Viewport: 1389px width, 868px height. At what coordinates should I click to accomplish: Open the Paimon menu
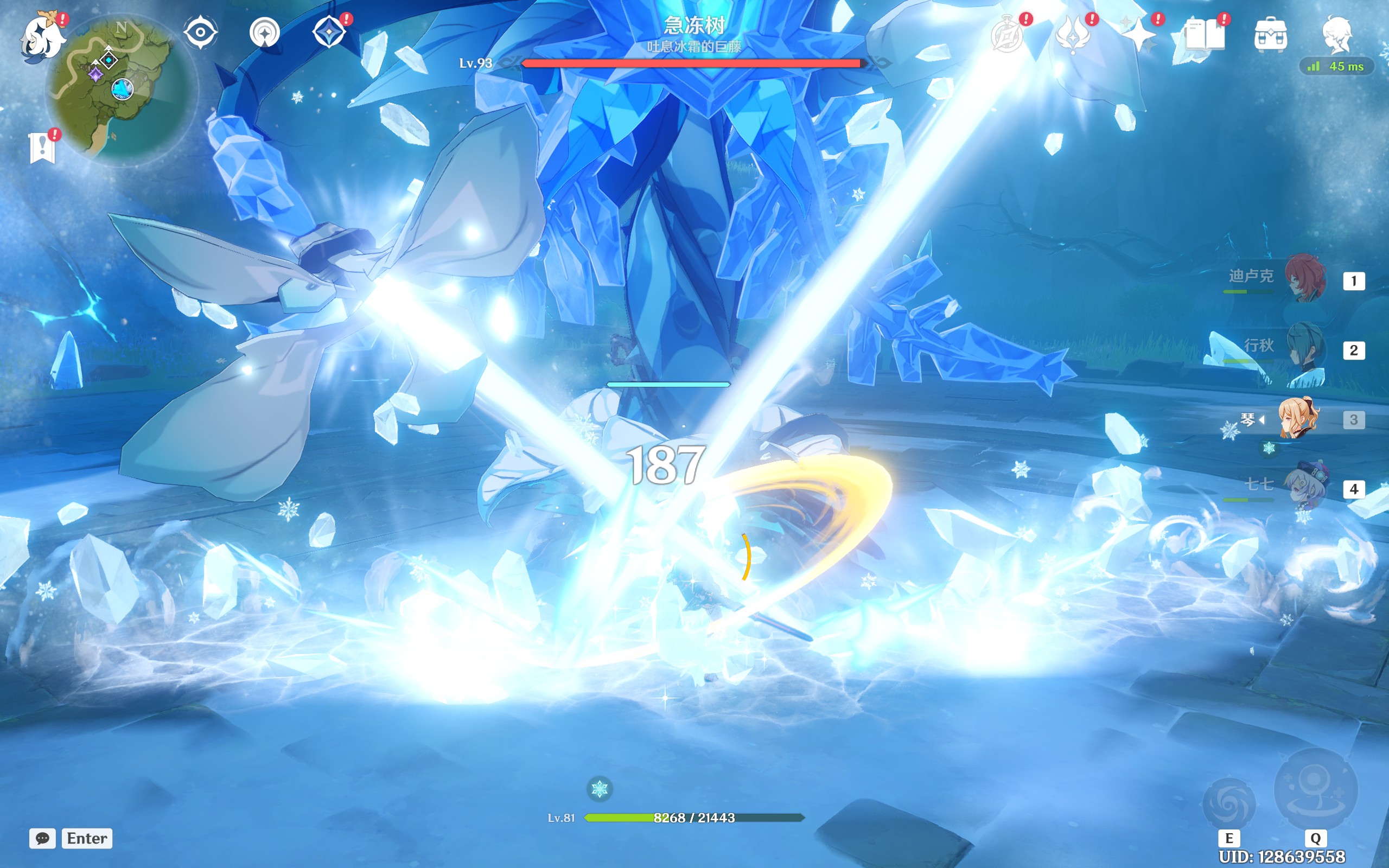41,38
